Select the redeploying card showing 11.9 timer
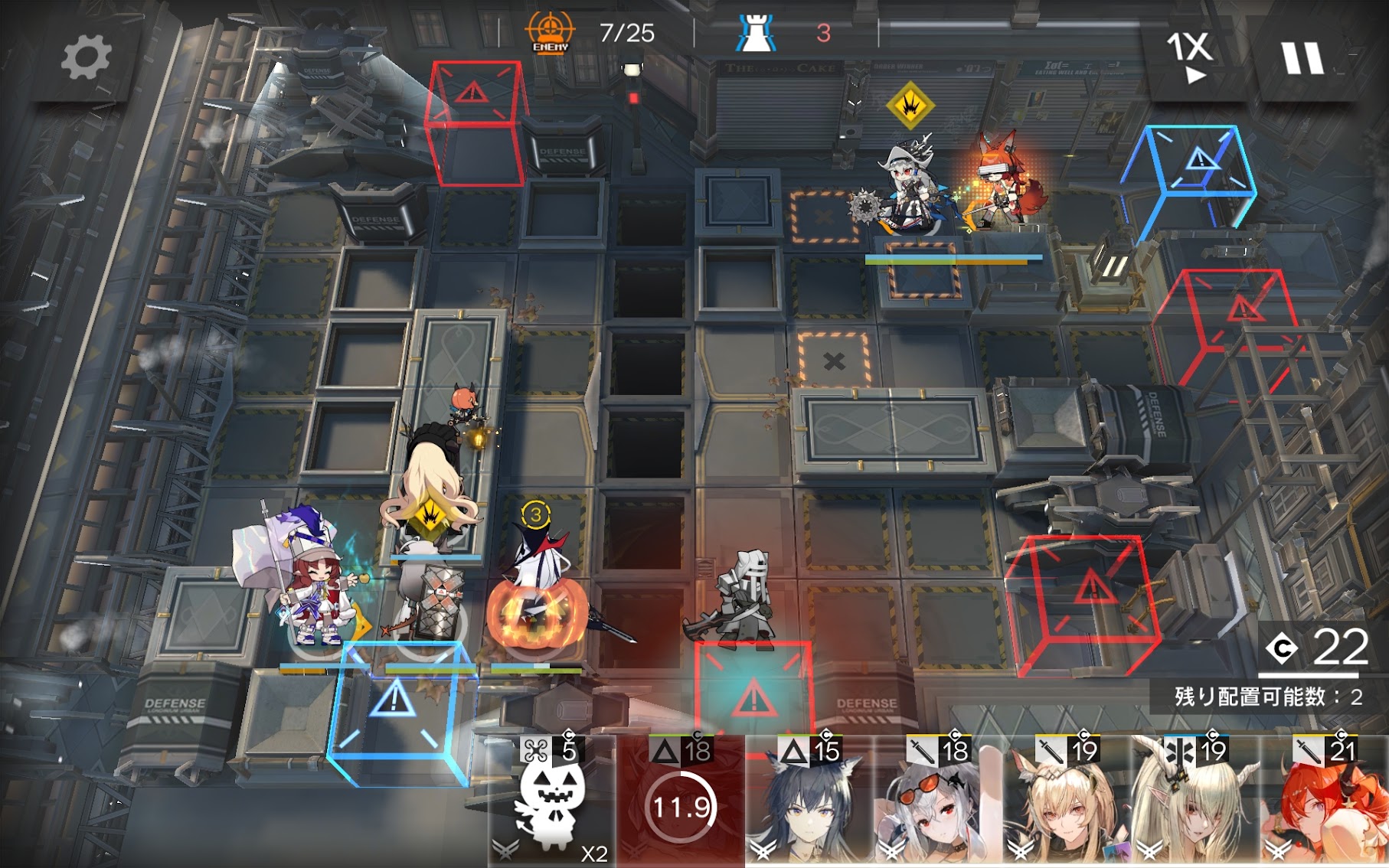The height and width of the screenshot is (868, 1389). [x=681, y=804]
